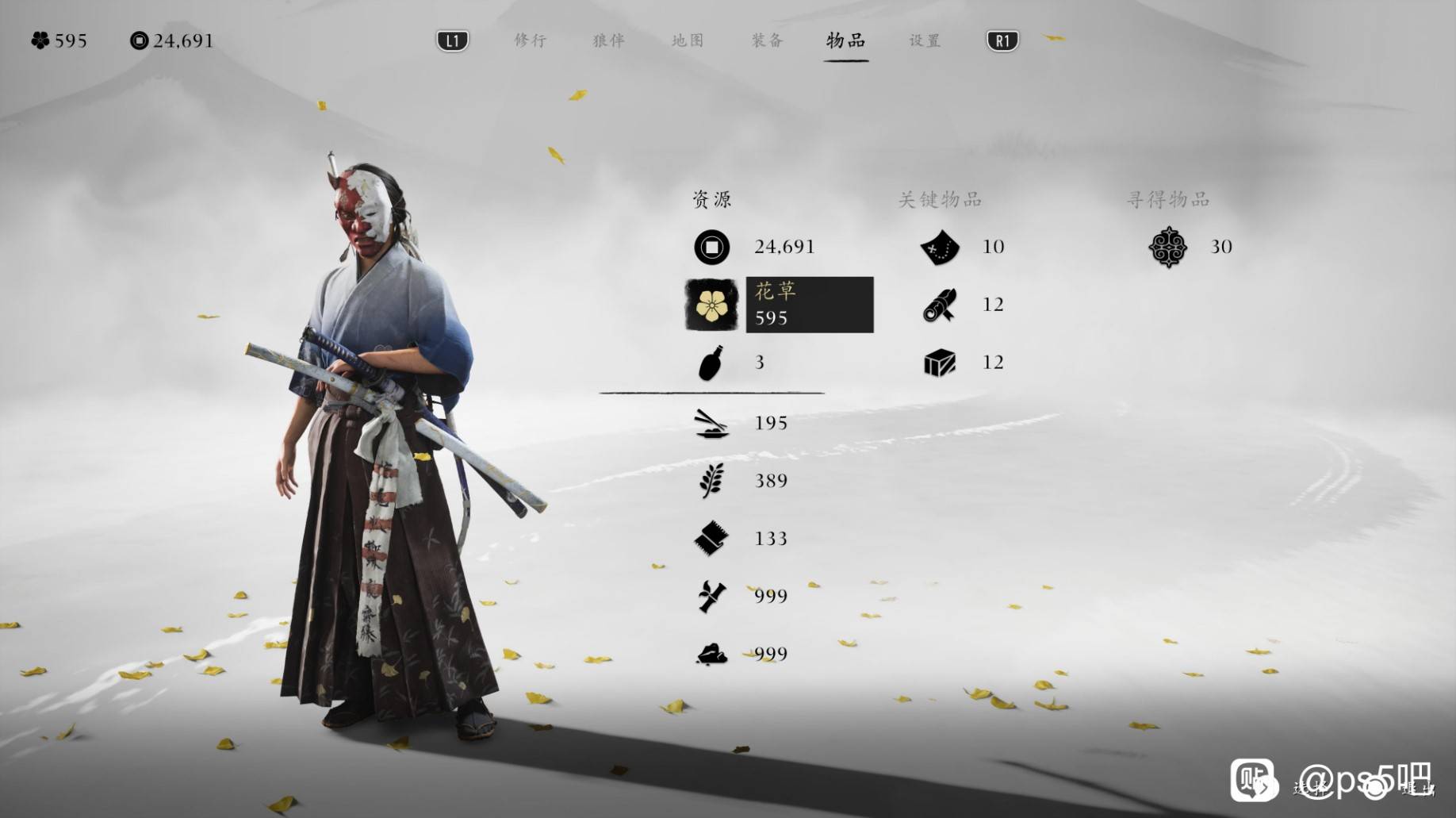Go to the 装备 equipment tab
Viewport: 1456px width, 818px height.
tap(767, 40)
